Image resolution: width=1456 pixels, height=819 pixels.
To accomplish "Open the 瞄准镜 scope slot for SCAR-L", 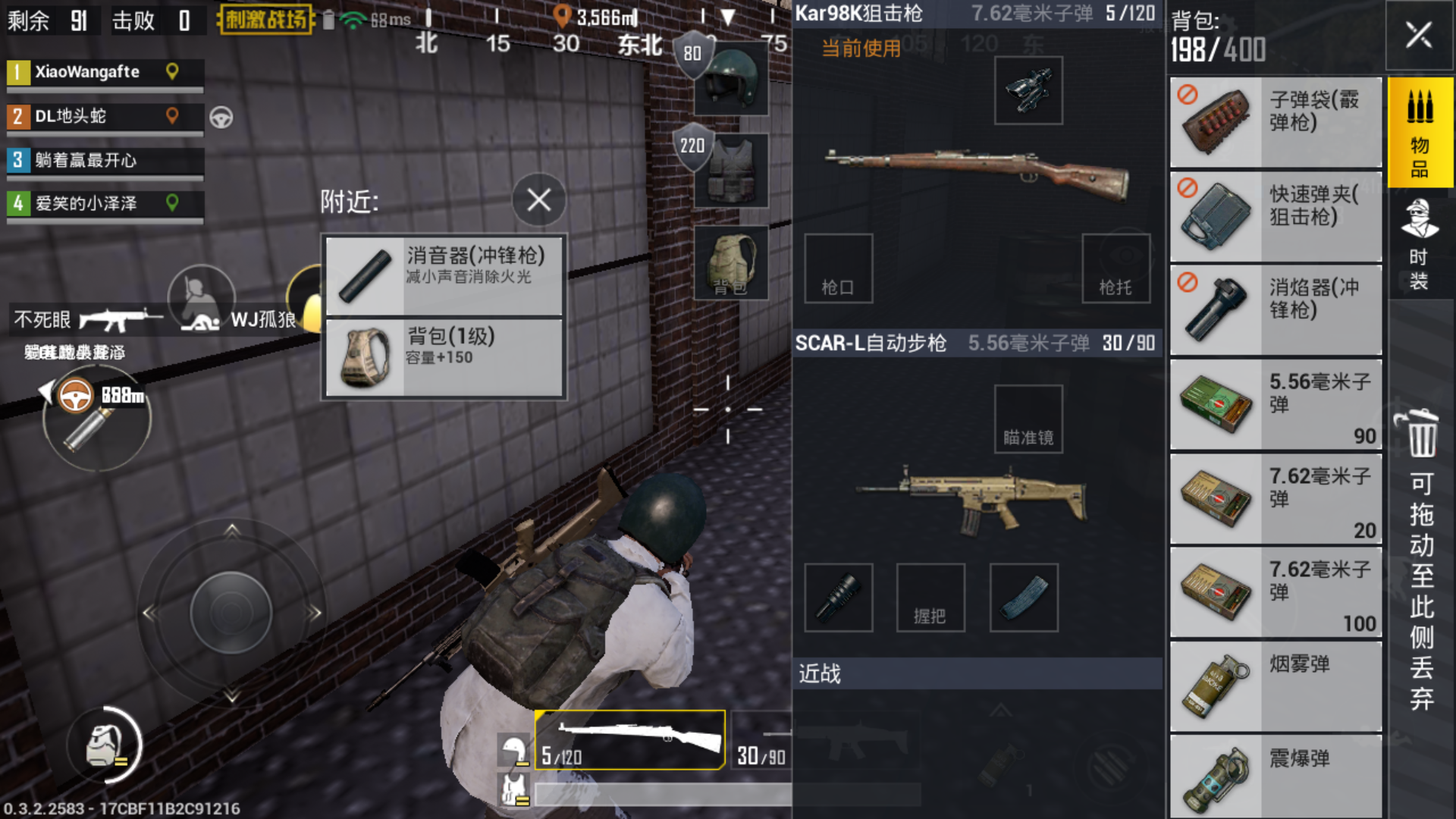I will tap(1028, 419).
